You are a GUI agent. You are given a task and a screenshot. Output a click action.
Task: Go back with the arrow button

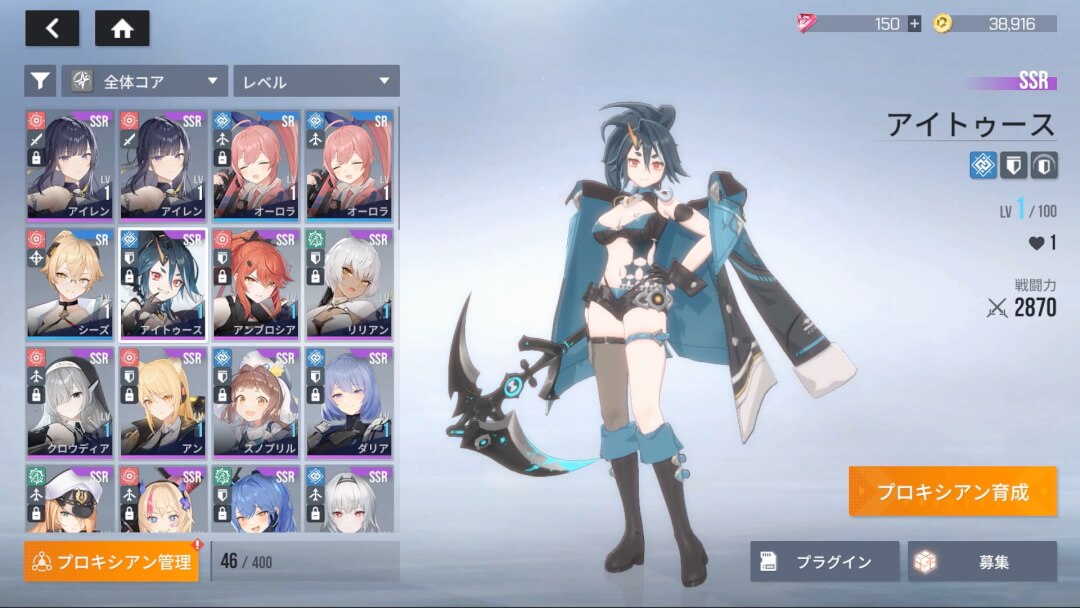(52, 28)
